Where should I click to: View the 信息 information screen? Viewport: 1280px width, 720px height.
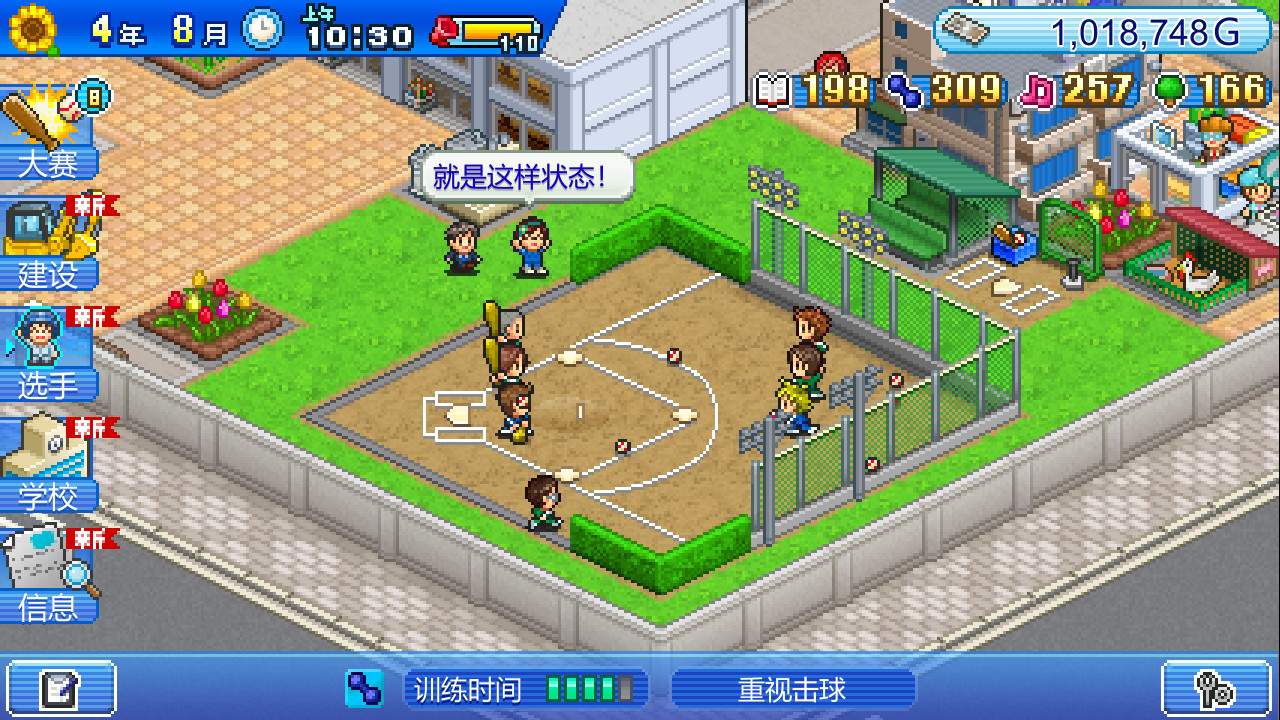click(47, 580)
